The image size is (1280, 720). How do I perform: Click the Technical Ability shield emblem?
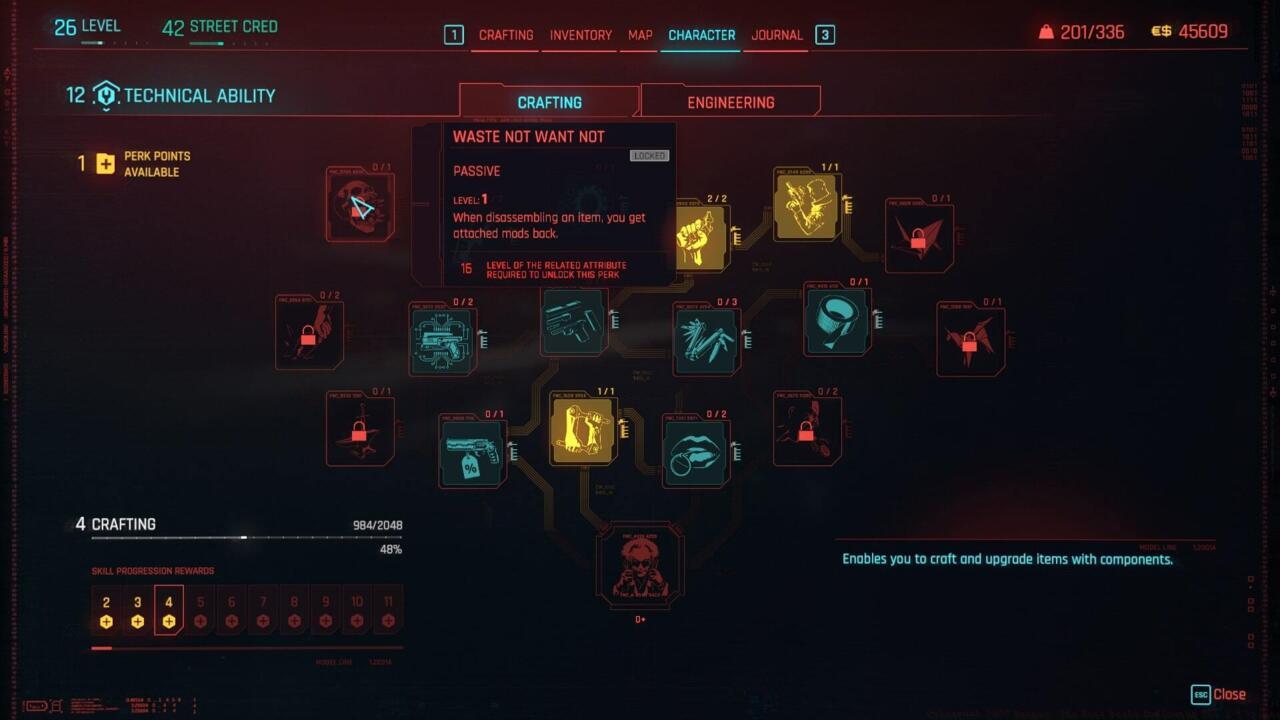tap(107, 95)
